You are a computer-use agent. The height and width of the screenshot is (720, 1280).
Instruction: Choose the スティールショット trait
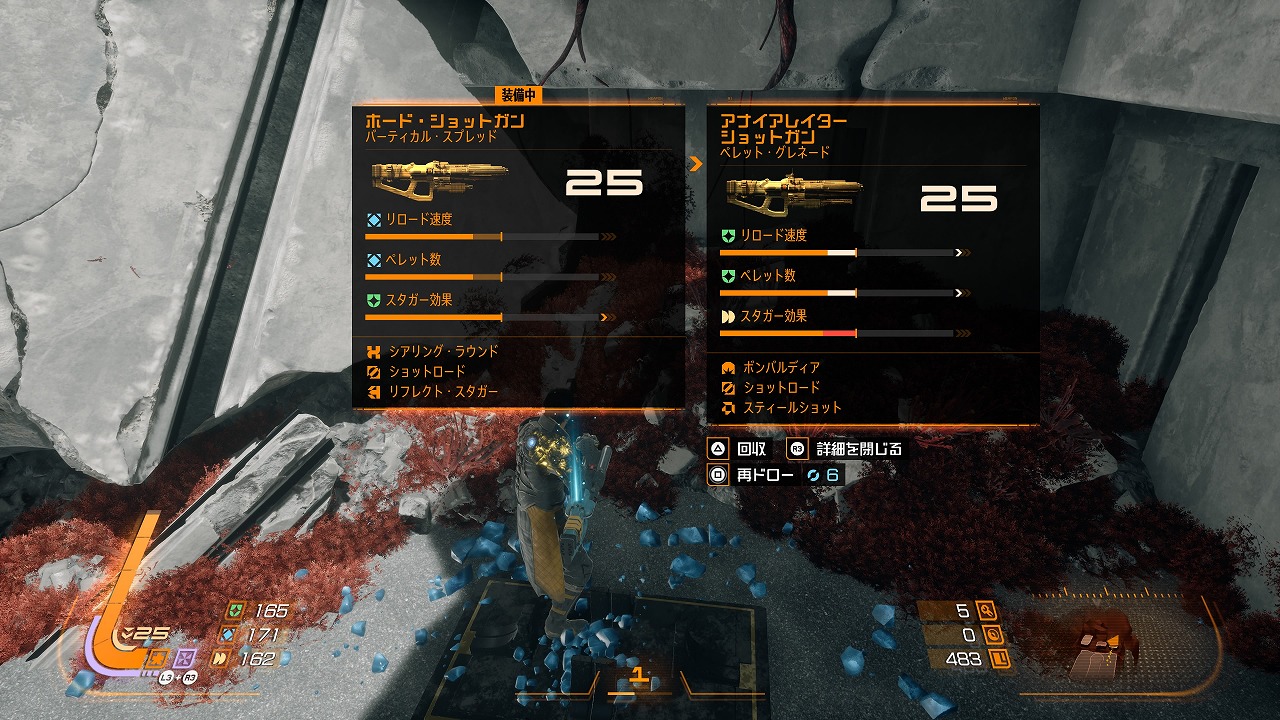(x=792, y=408)
